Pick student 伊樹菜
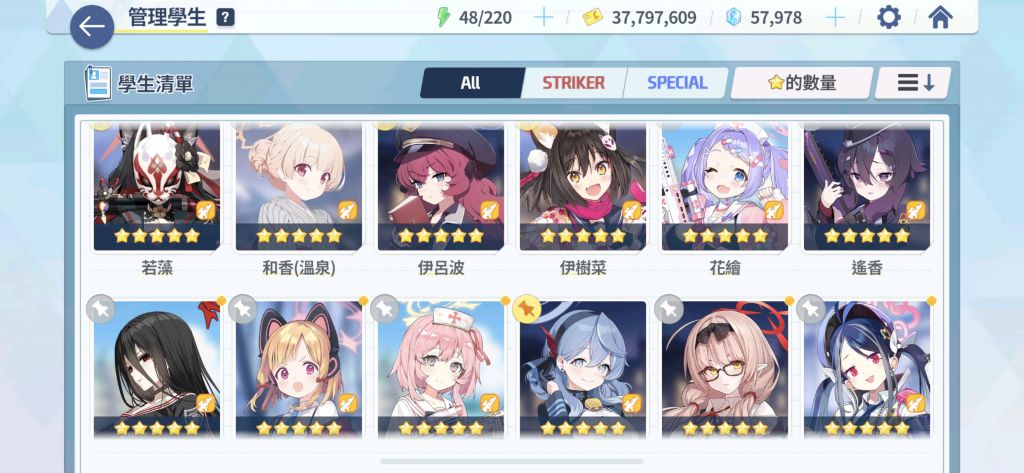1024x473 pixels. (583, 187)
